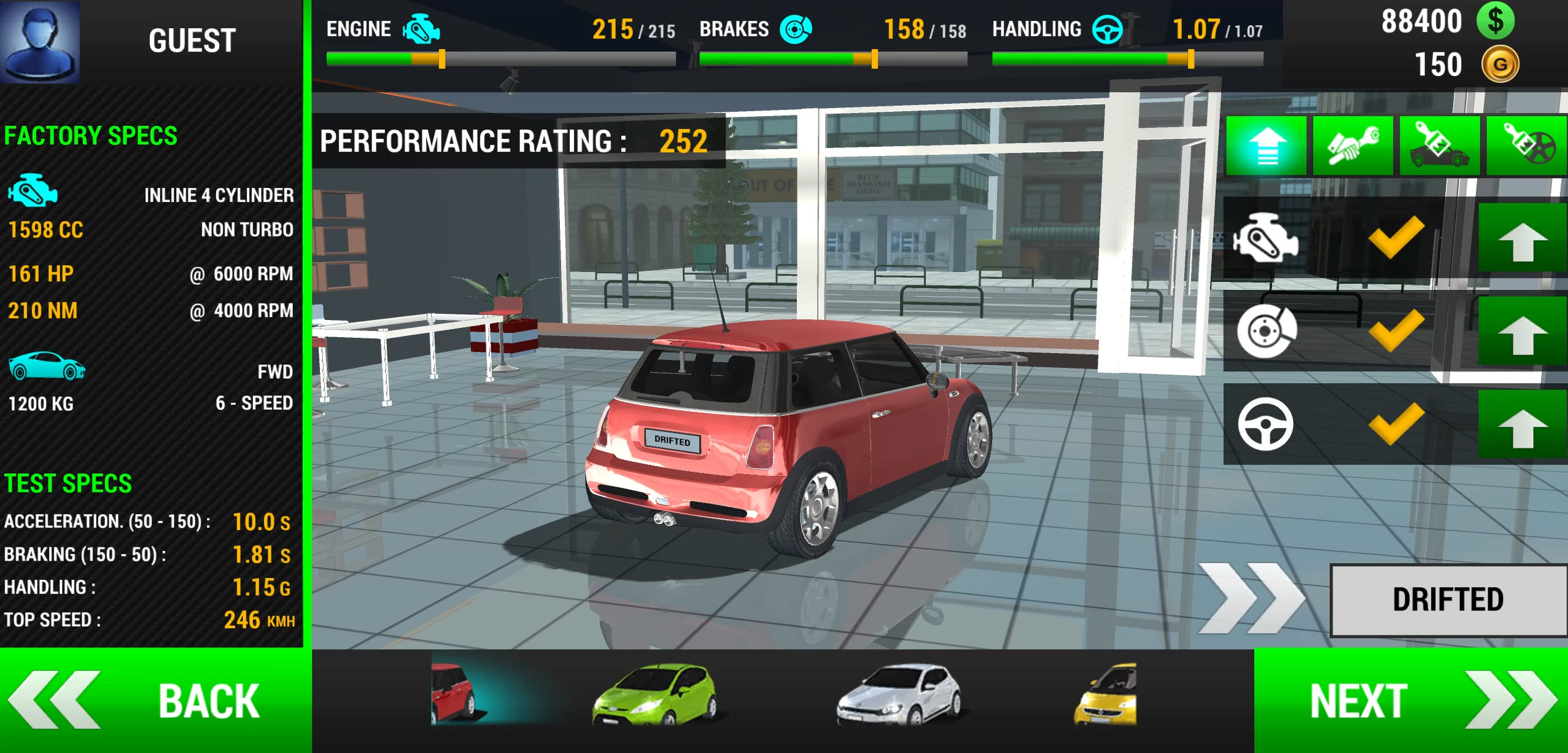Click the double chevron beside DRIFTED
Screen dimensions: 1568x753
(x=1250, y=598)
